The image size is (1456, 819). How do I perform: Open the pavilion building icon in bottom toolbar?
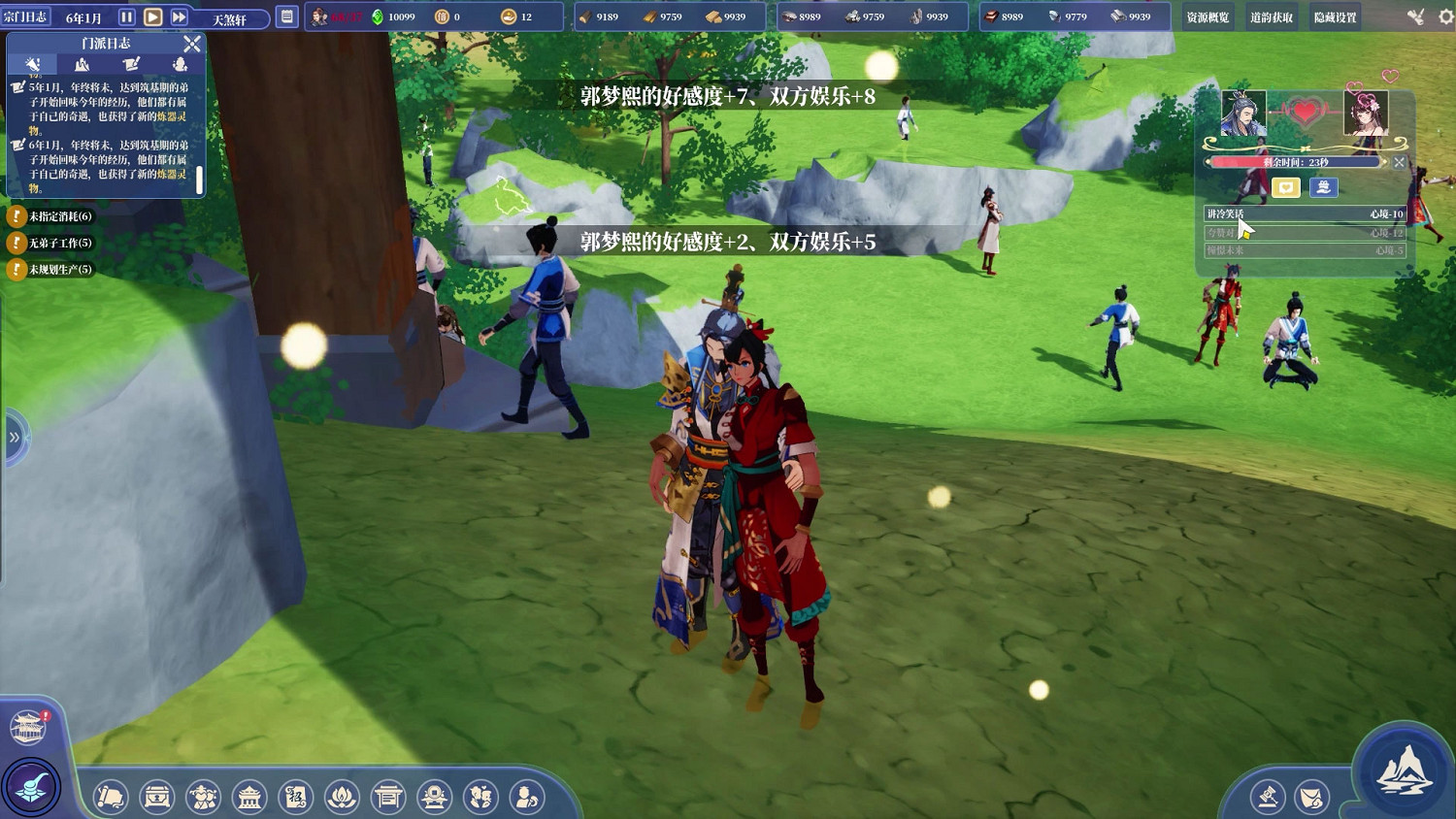[x=249, y=797]
